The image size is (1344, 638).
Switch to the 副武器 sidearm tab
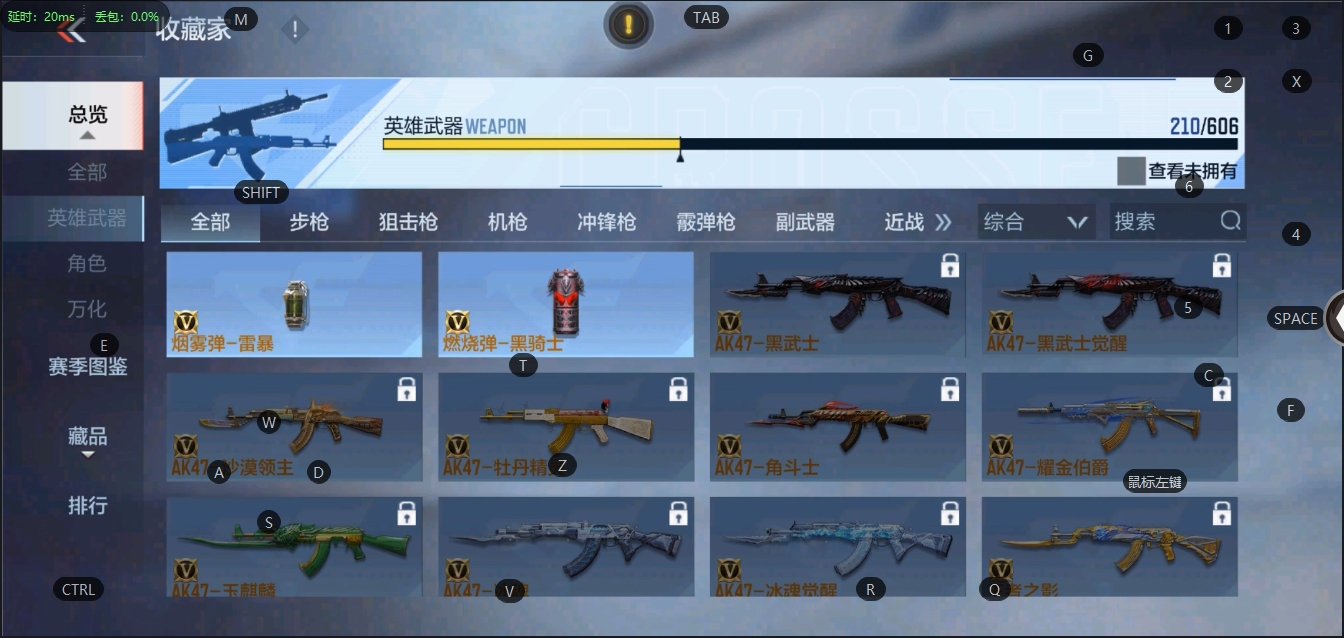tap(805, 222)
